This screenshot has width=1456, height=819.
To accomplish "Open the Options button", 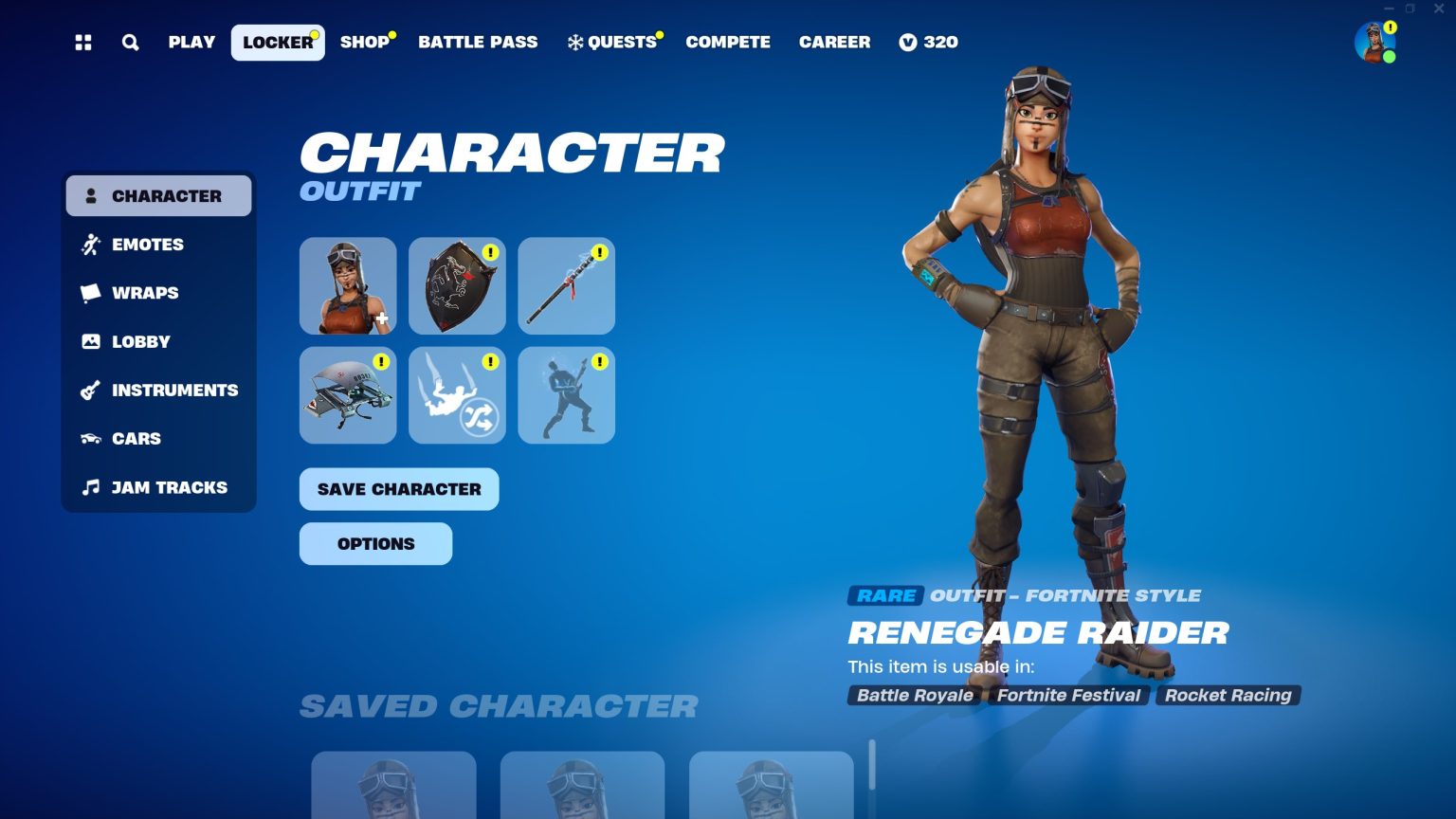I will (x=375, y=543).
